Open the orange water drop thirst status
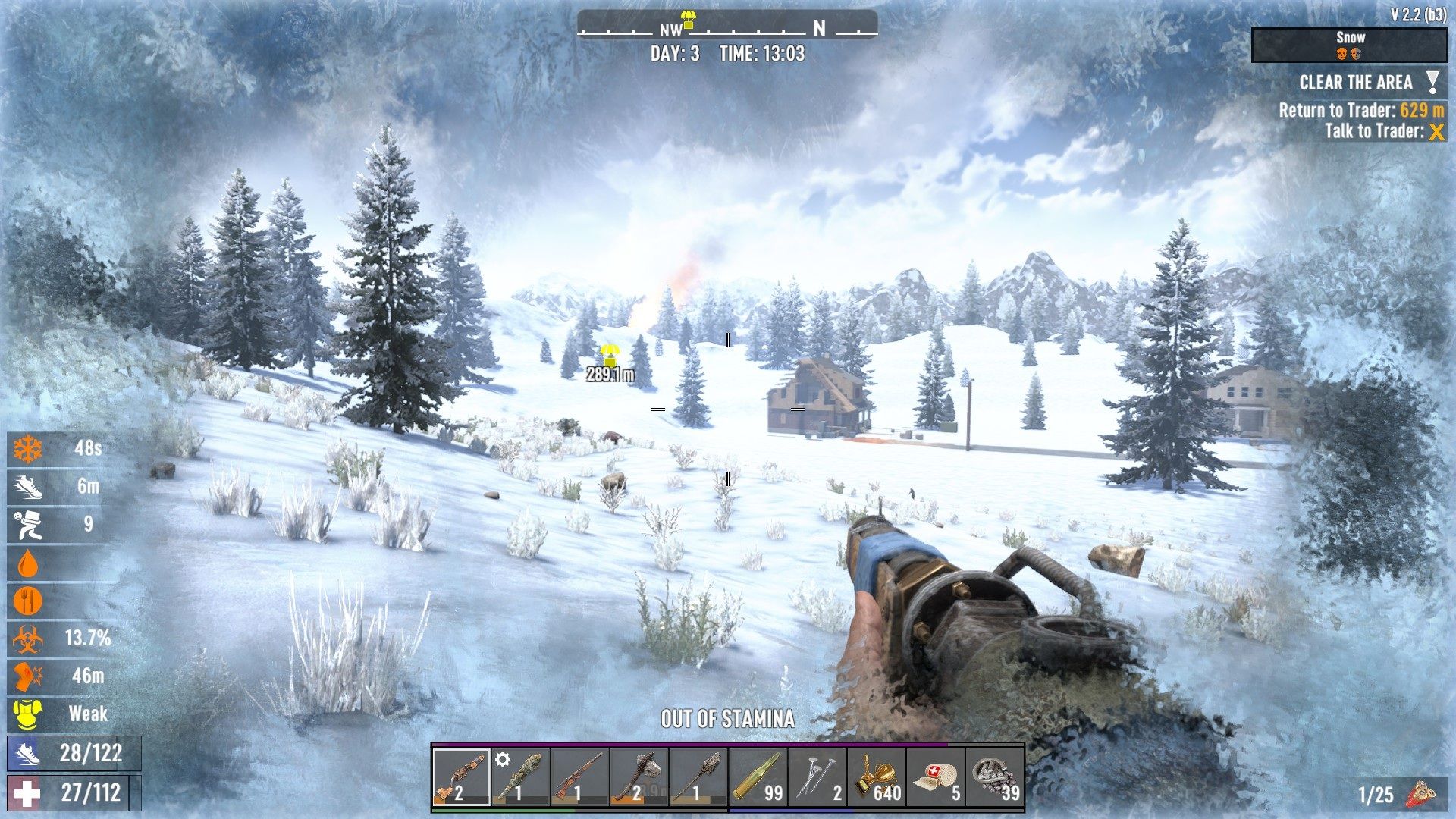Viewport: 1456px width, 819px height. (x=28, y=563)
